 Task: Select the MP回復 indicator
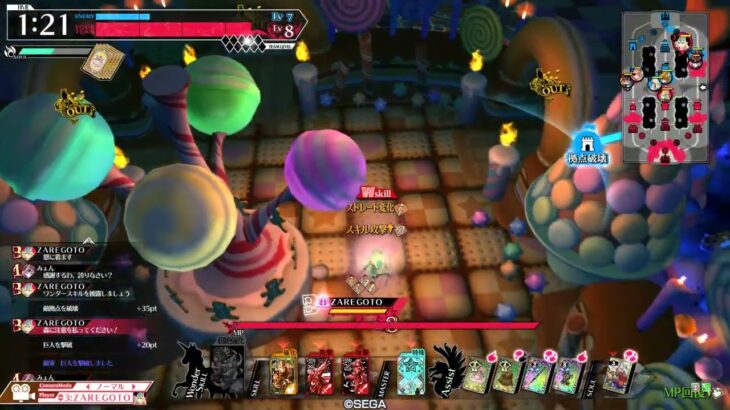pyautogui.click(x=689, y=390)
